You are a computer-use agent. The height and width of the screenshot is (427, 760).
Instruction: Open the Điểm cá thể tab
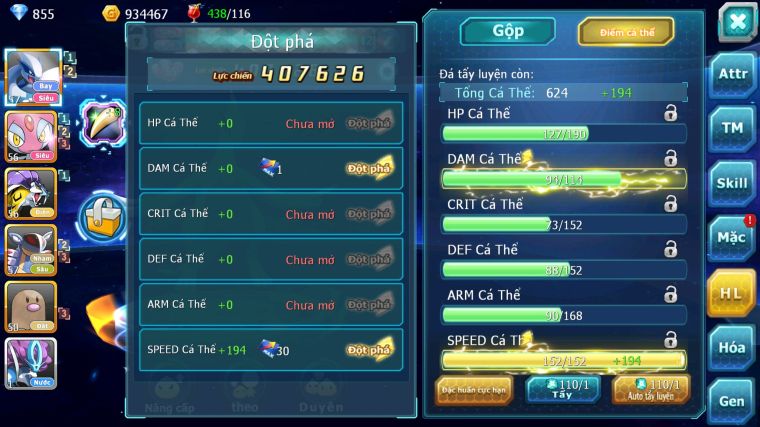627,32
